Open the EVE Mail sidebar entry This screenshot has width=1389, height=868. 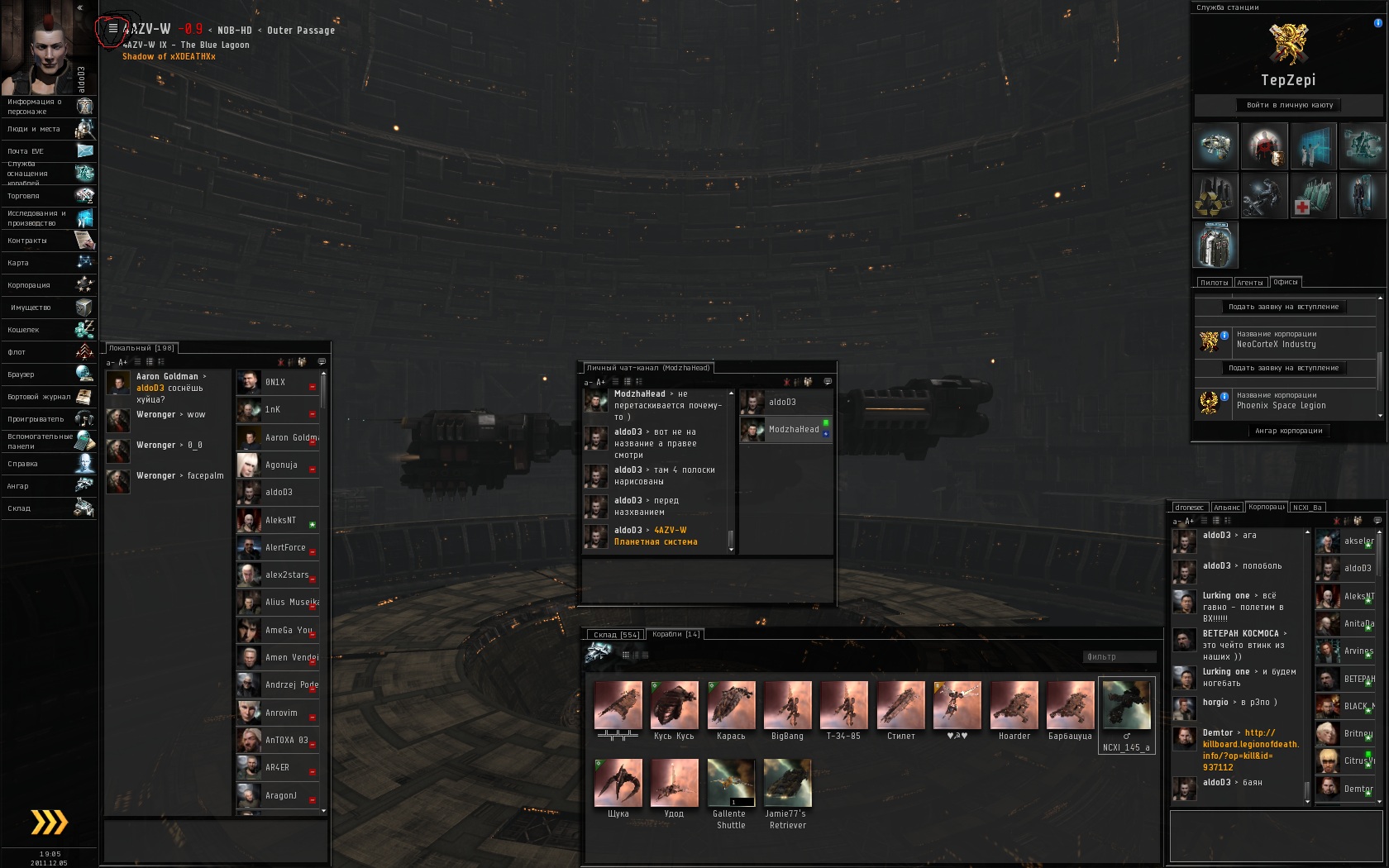[x=48, y=151]
